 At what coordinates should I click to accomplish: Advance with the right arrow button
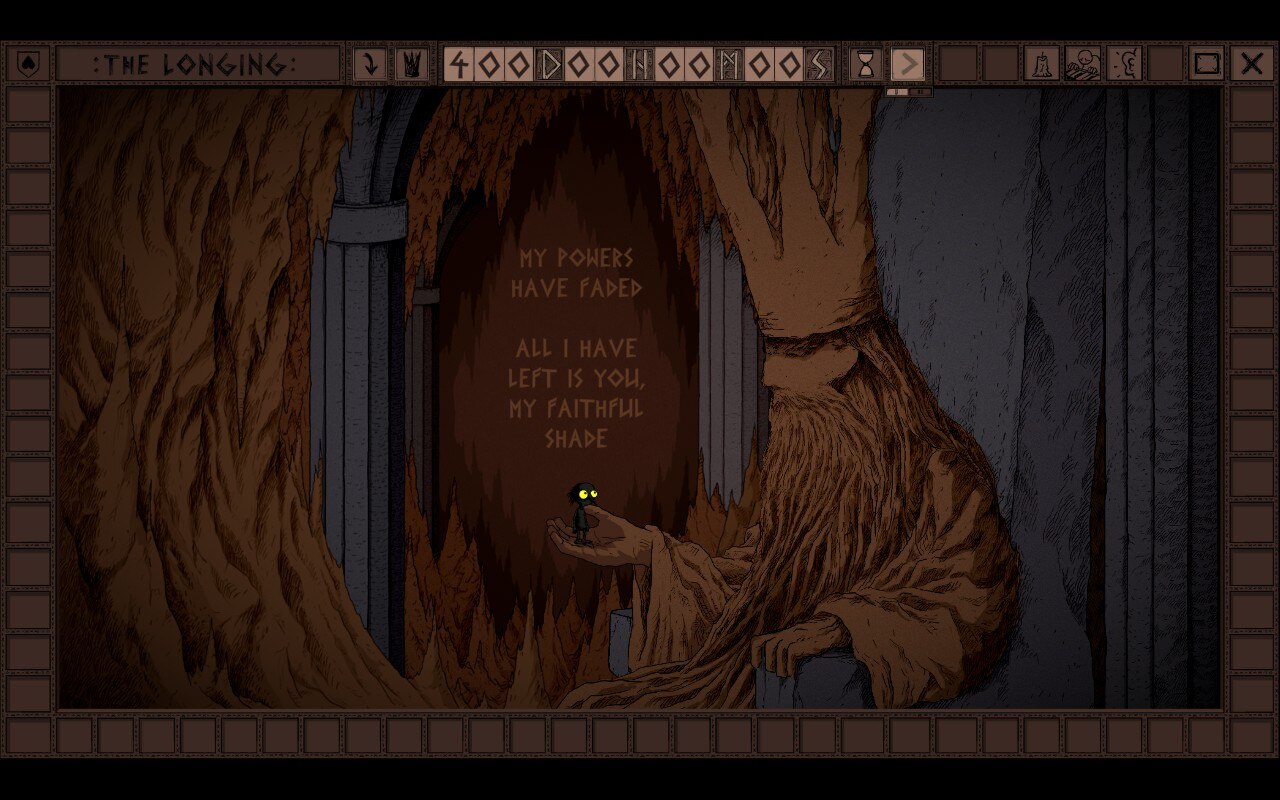click(x=908, y=65)
